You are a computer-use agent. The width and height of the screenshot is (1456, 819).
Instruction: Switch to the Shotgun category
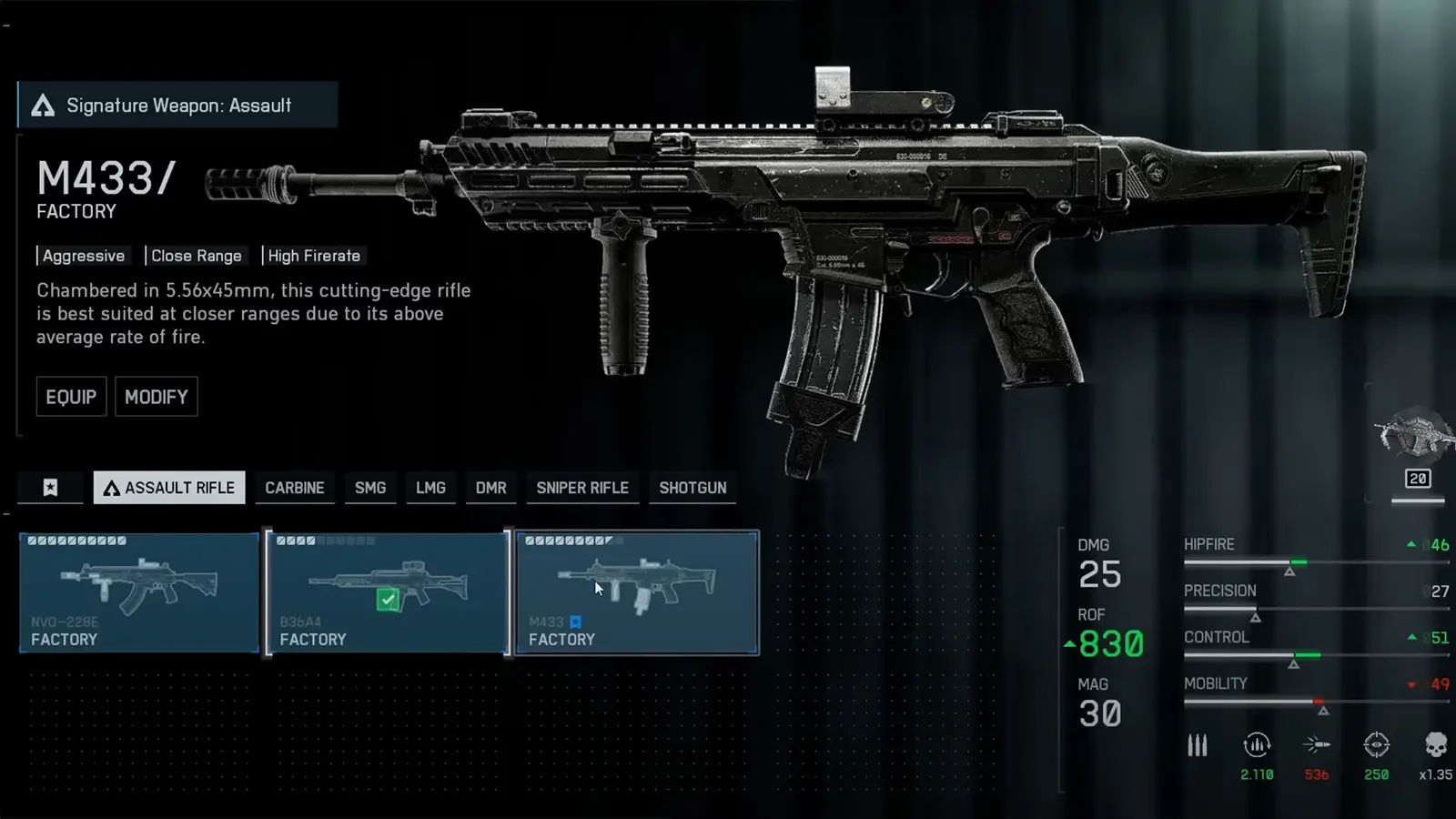click(x=693, y=488)
